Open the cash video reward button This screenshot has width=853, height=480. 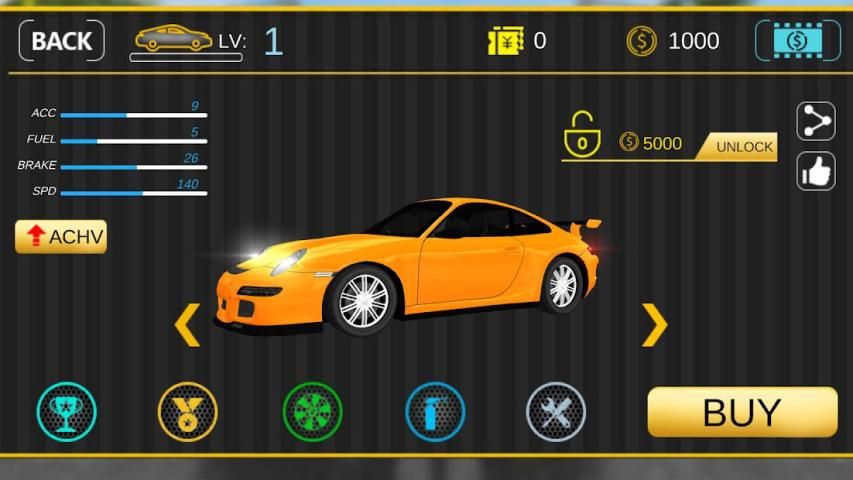797,41
